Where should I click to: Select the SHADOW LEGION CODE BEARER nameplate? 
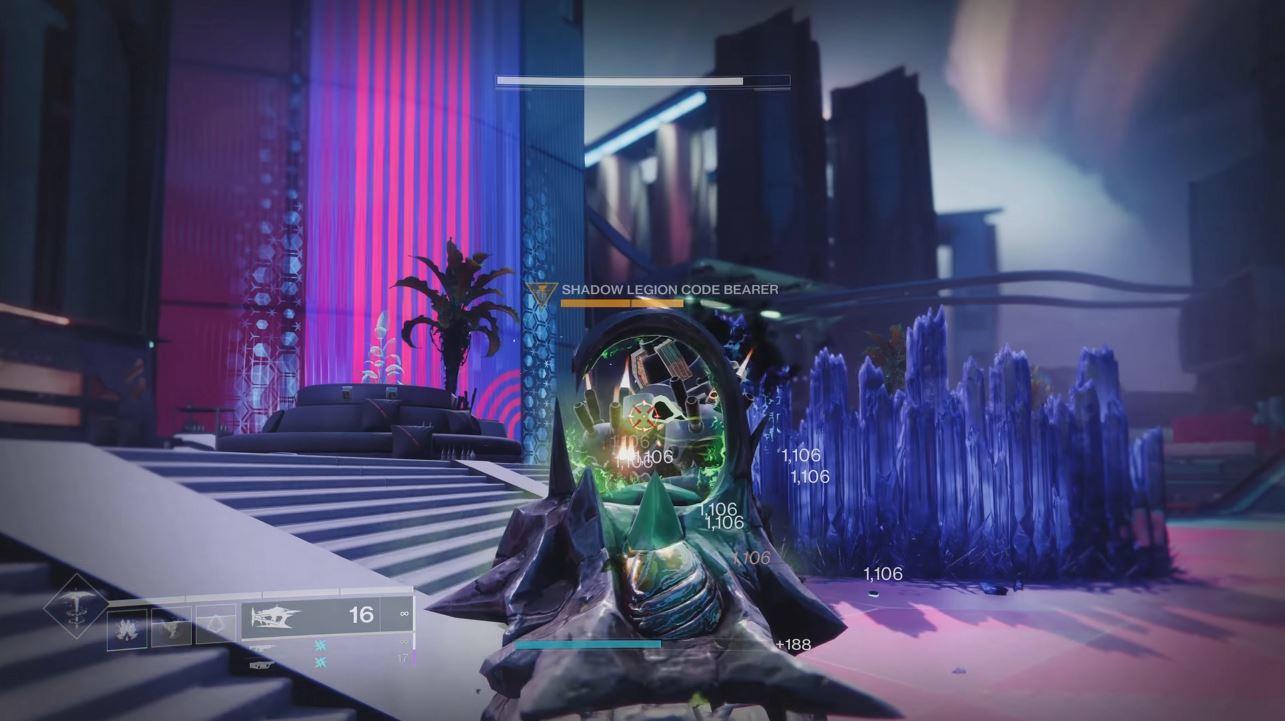pos(667,290)
